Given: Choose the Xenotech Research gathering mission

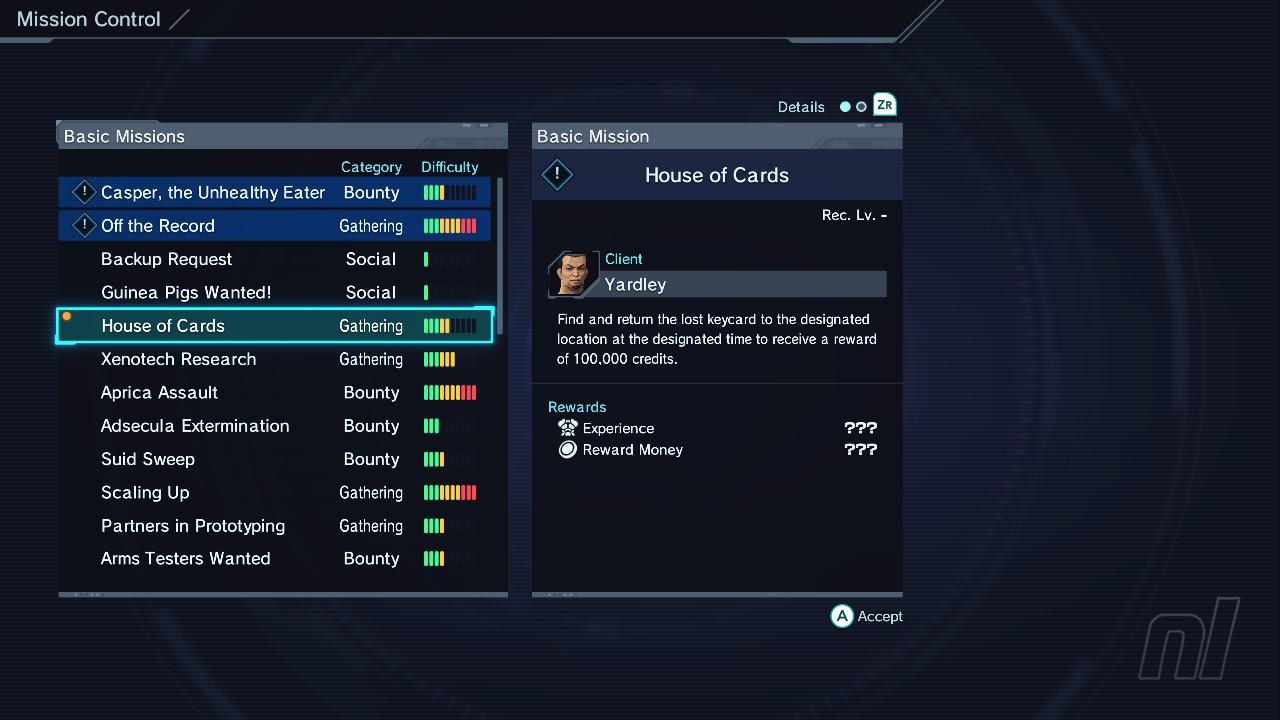Looking at the screenshot, I should (x=178, y=359).
